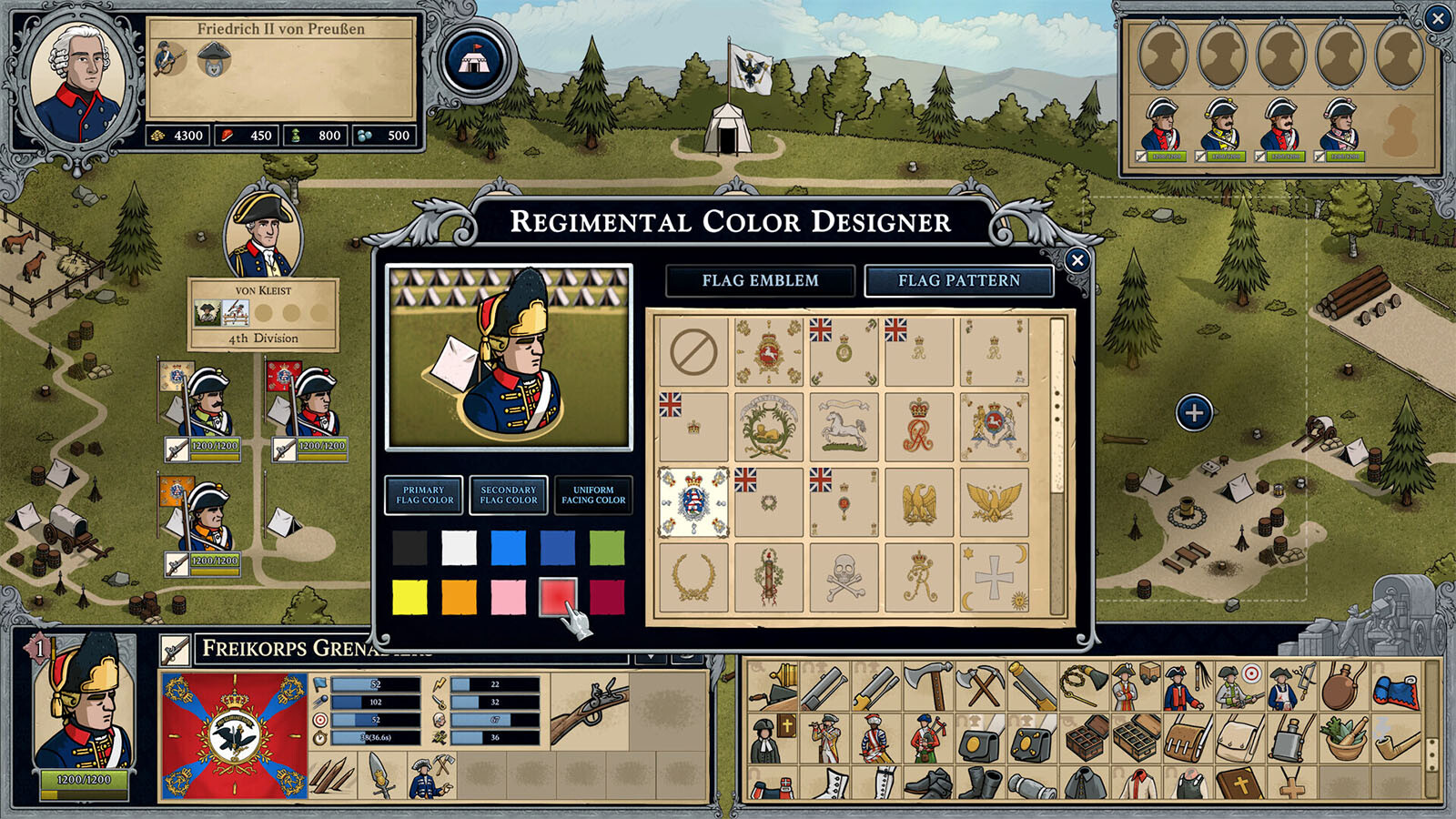Select the pink color swatch
This screenshot has height=819, width=1456.
[x=508, y=598]
